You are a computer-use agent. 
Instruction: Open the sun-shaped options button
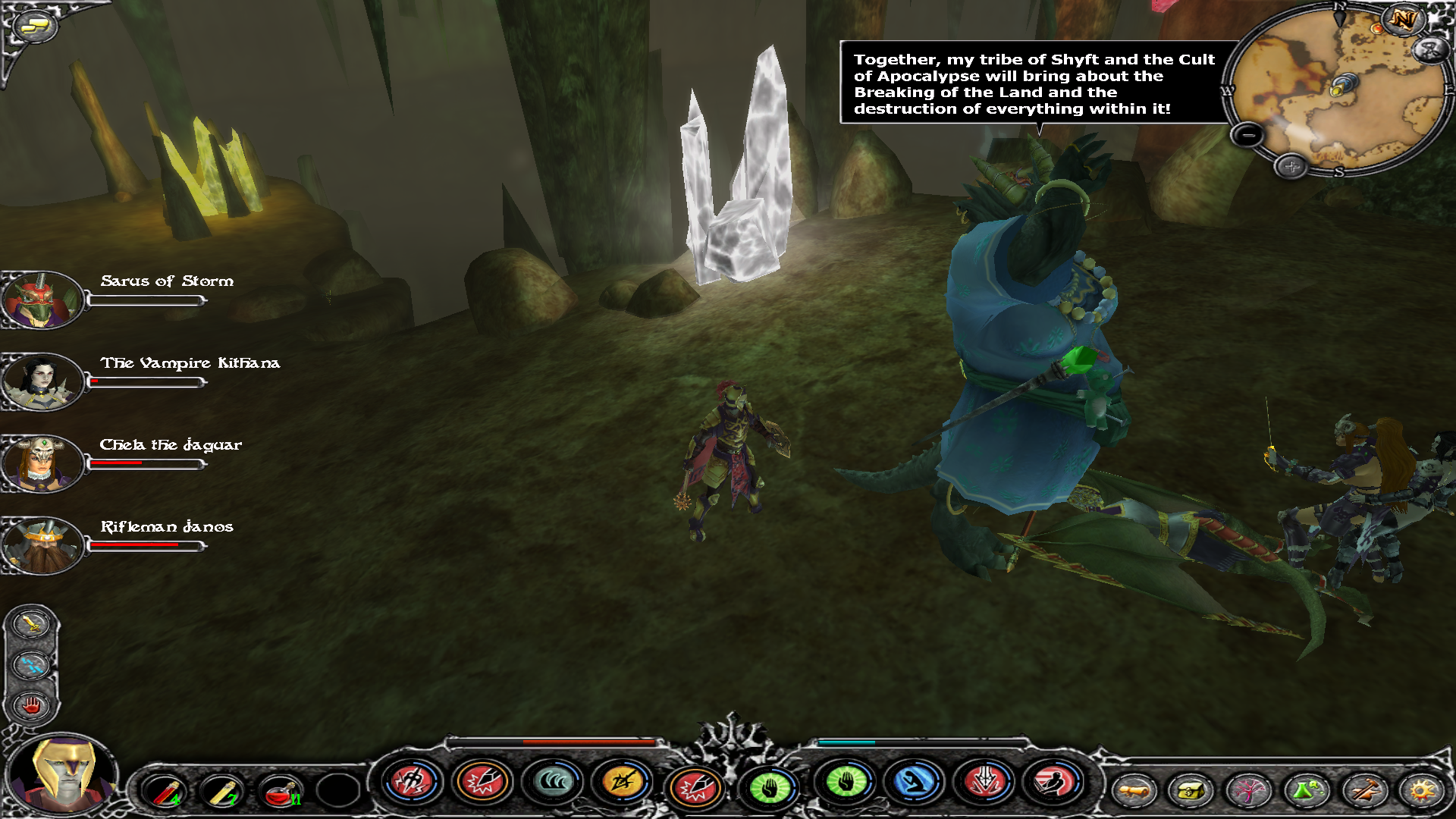(1422, 791)
